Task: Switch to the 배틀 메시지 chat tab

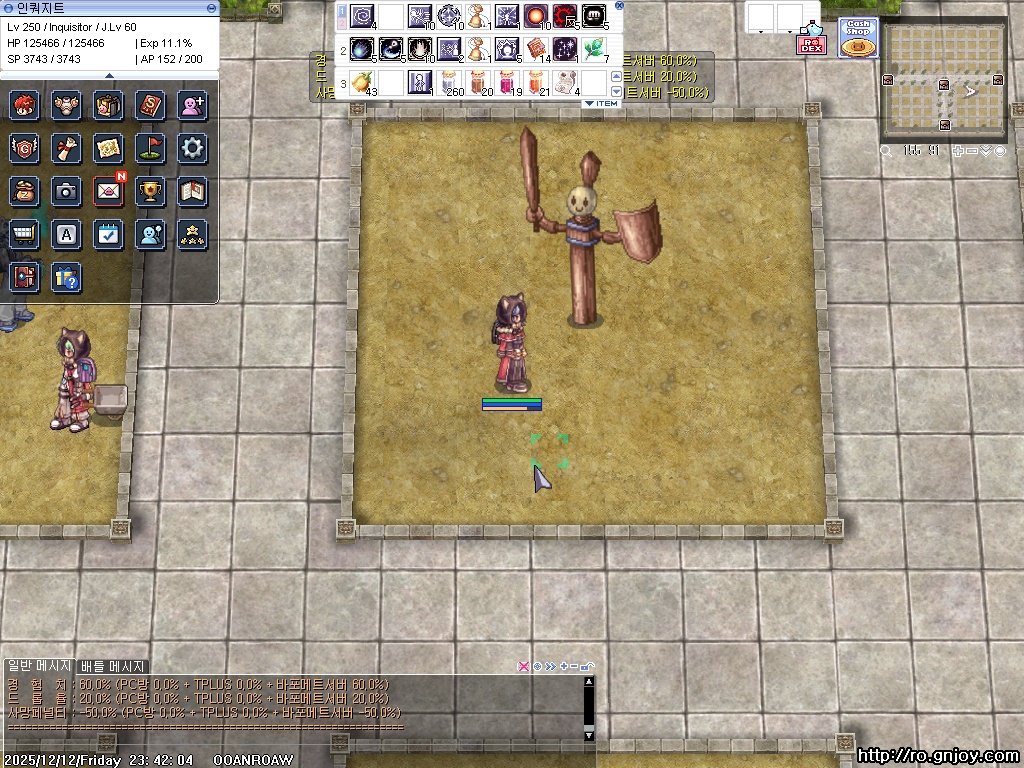Action: [x=113, y=666]
